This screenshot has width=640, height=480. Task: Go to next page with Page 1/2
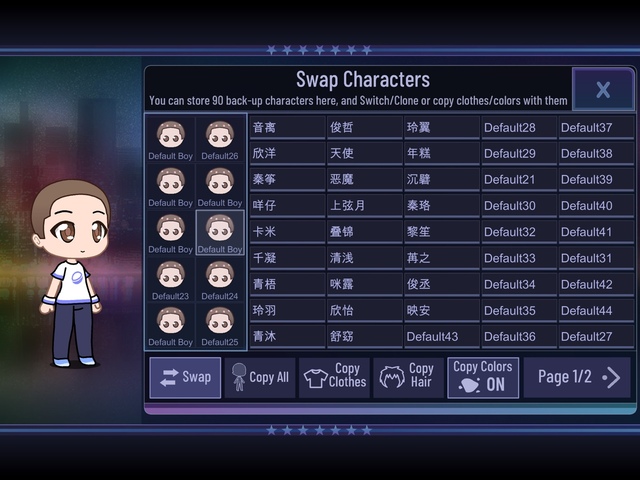(578, 377)
